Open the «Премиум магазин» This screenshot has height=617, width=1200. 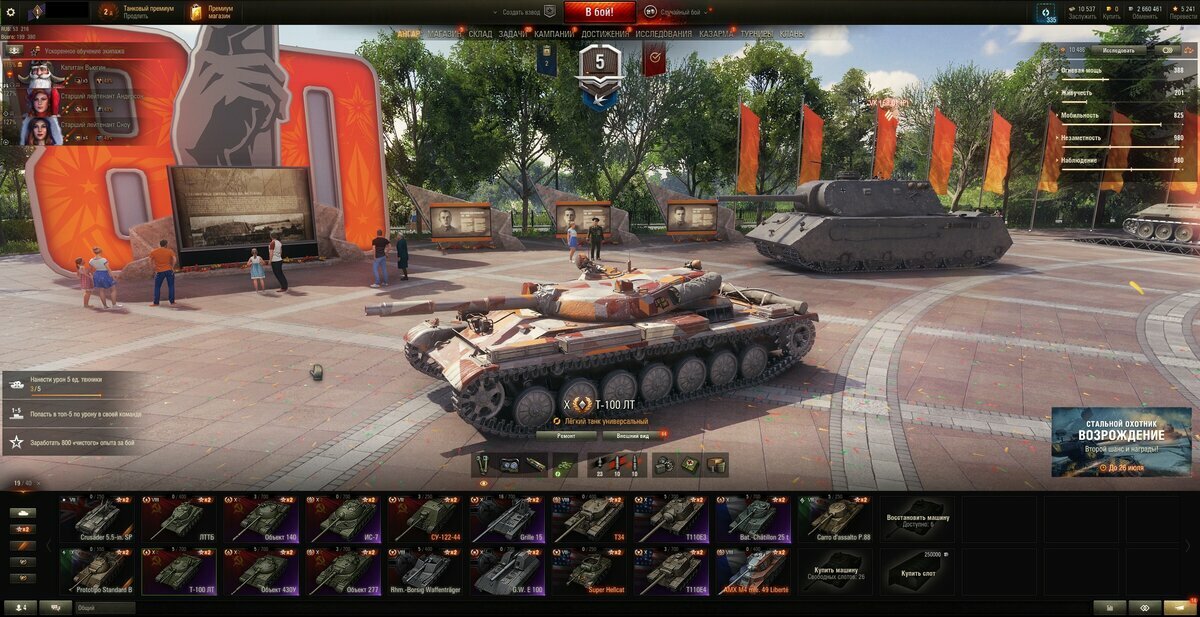[213, 12]
